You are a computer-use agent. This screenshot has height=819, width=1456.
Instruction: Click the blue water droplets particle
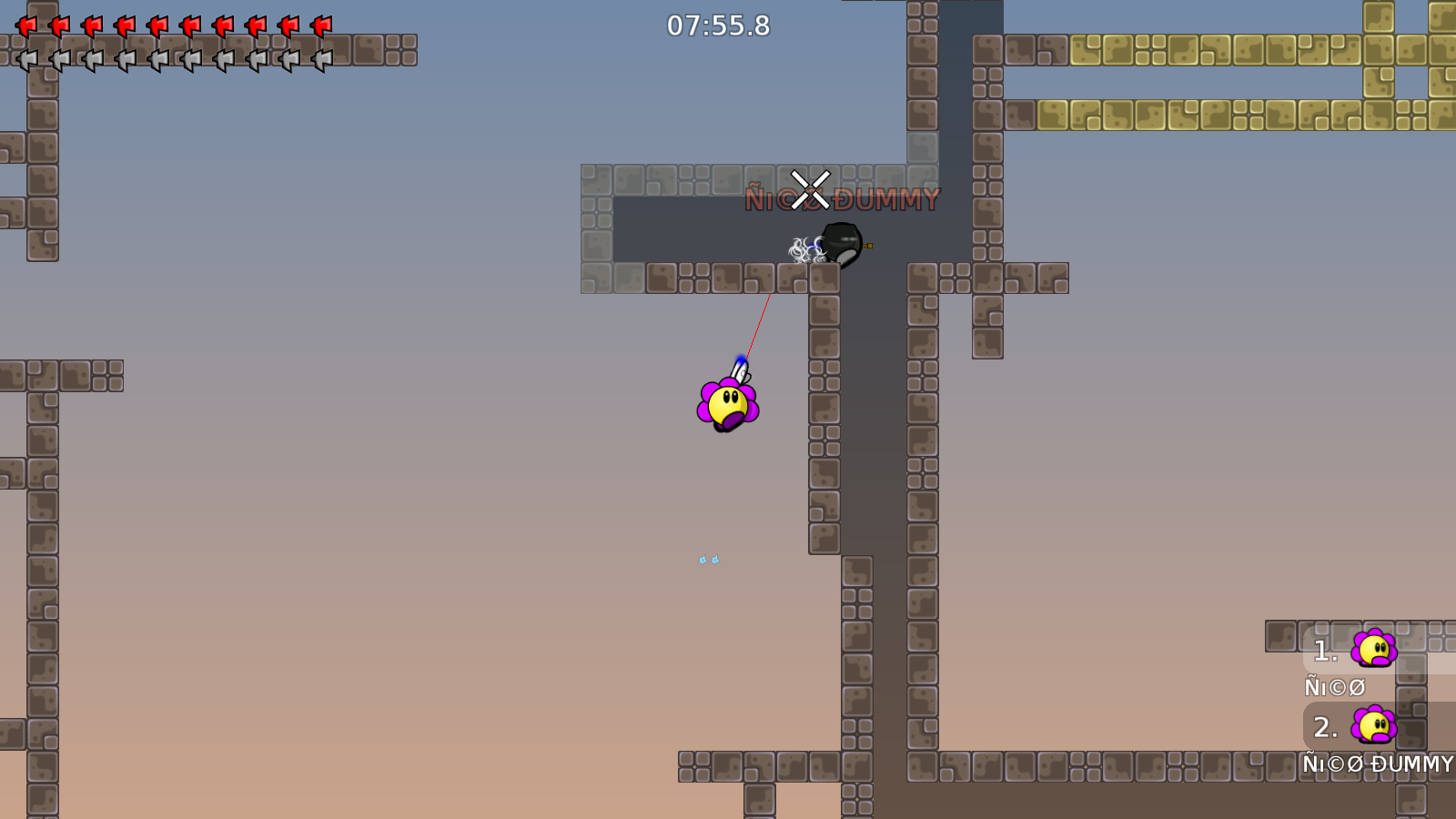[x=708, y=559]
